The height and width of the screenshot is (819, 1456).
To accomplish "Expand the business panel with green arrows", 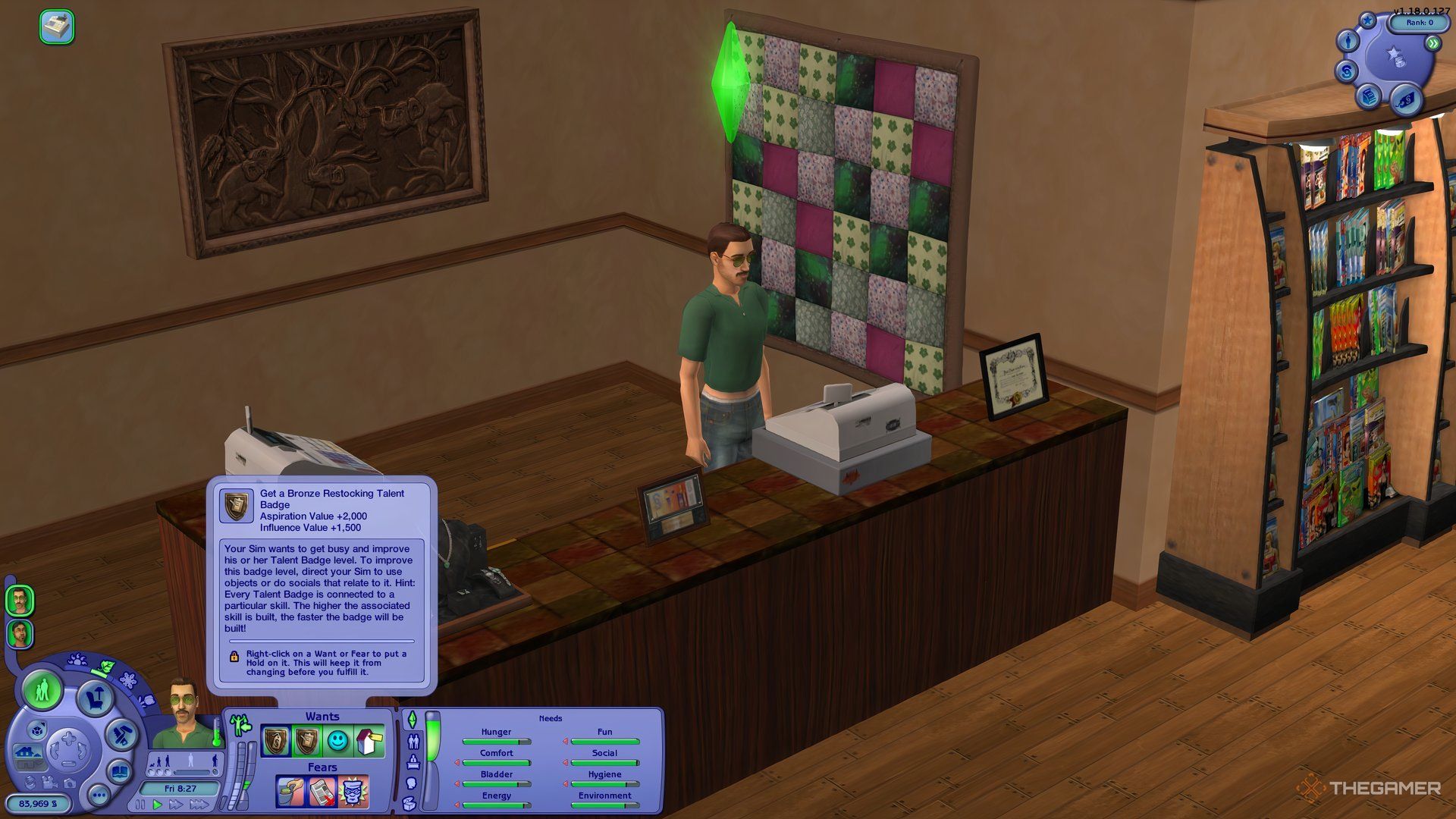I will coord(1433,44).
